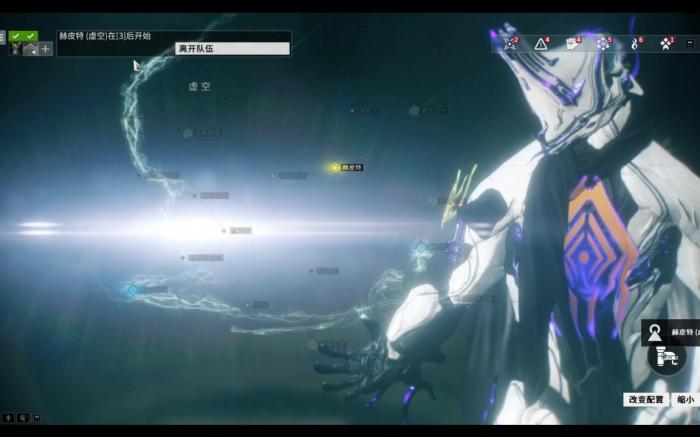Click the round weapon loadout icon
This screenshot has height=437, width=700.
666,357
